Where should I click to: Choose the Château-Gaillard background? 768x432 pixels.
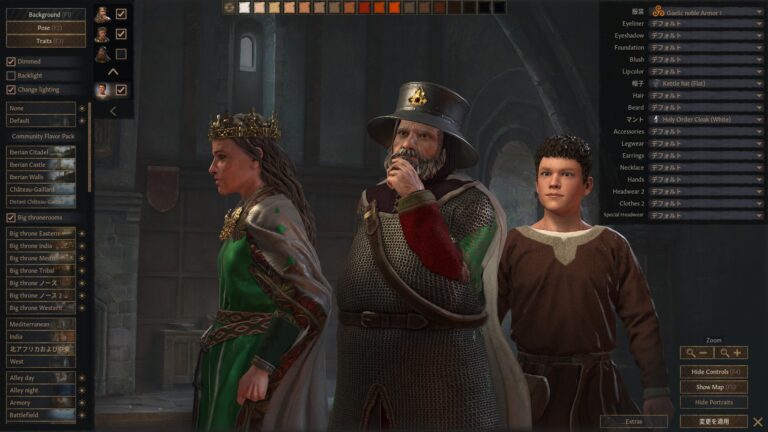tap(41, 188)
